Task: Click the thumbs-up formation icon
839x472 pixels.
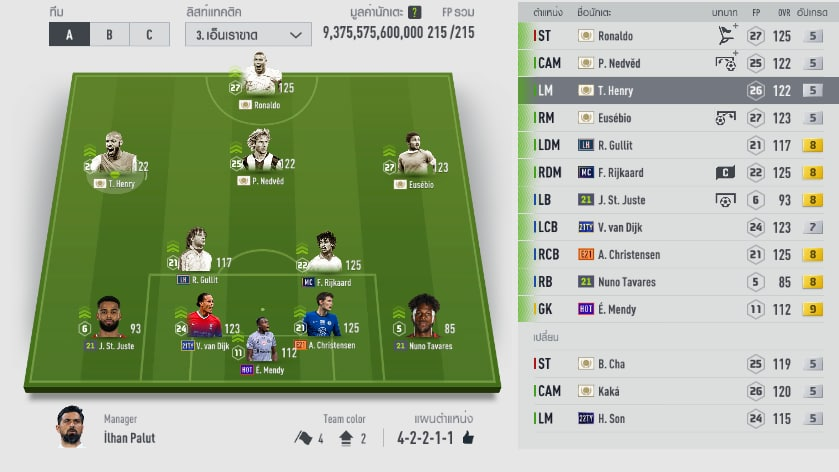Action: 467,437
